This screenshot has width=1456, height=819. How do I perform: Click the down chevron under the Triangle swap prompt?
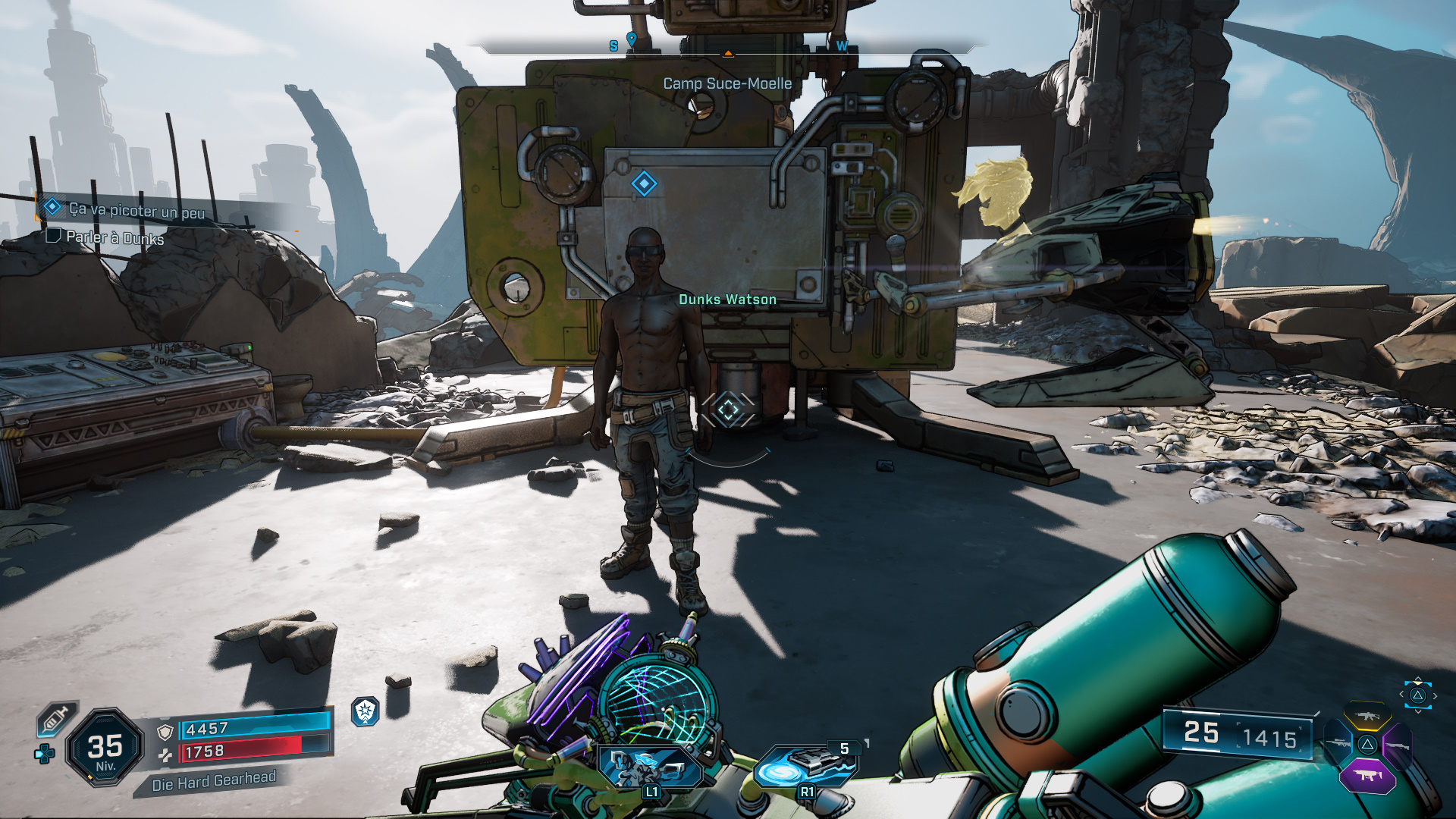[x=1417, y=711]
